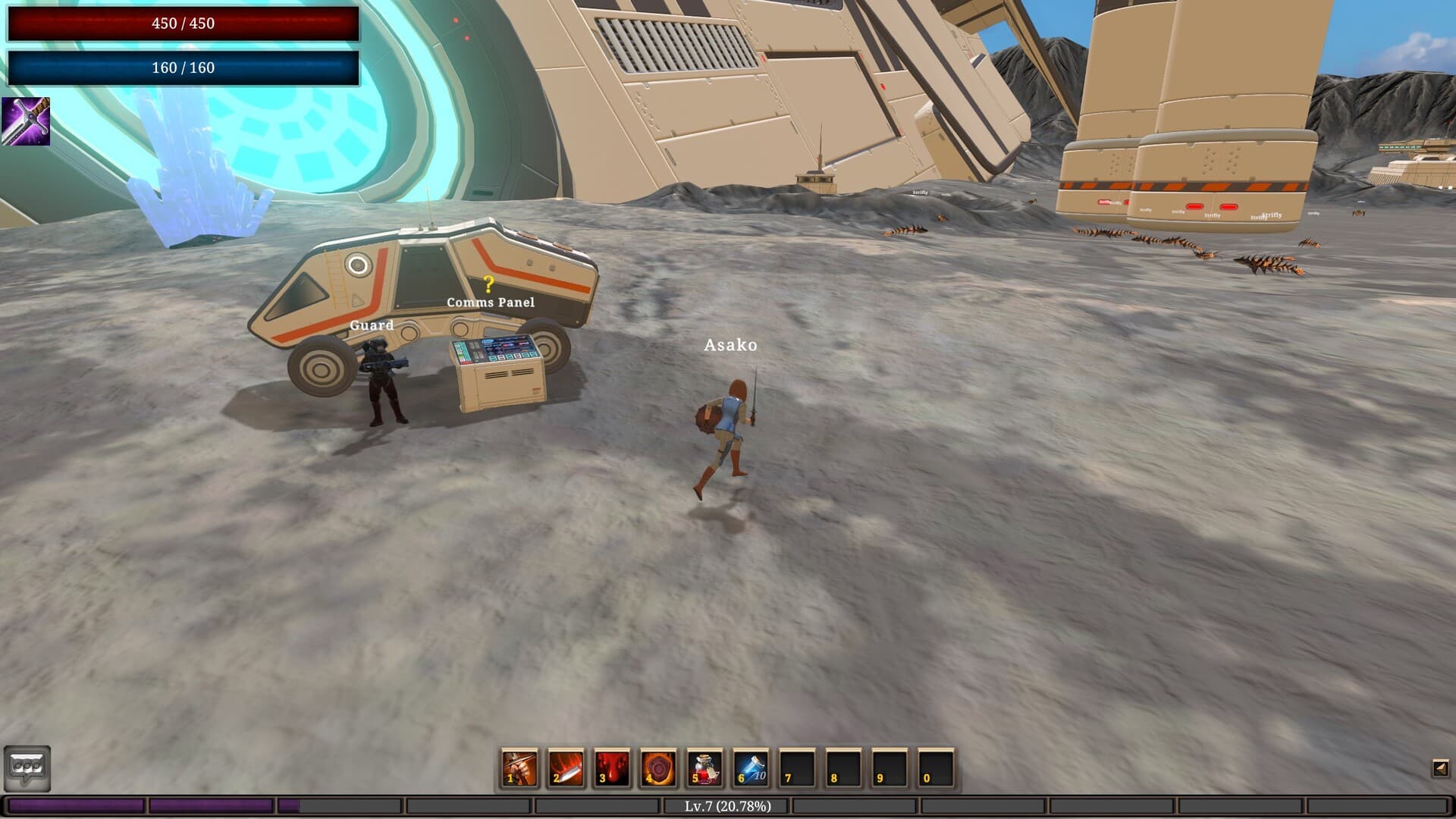Click the yellow question mark above the Comms Panel
The image size is (1456, 819).
click(x=488, y=284)
